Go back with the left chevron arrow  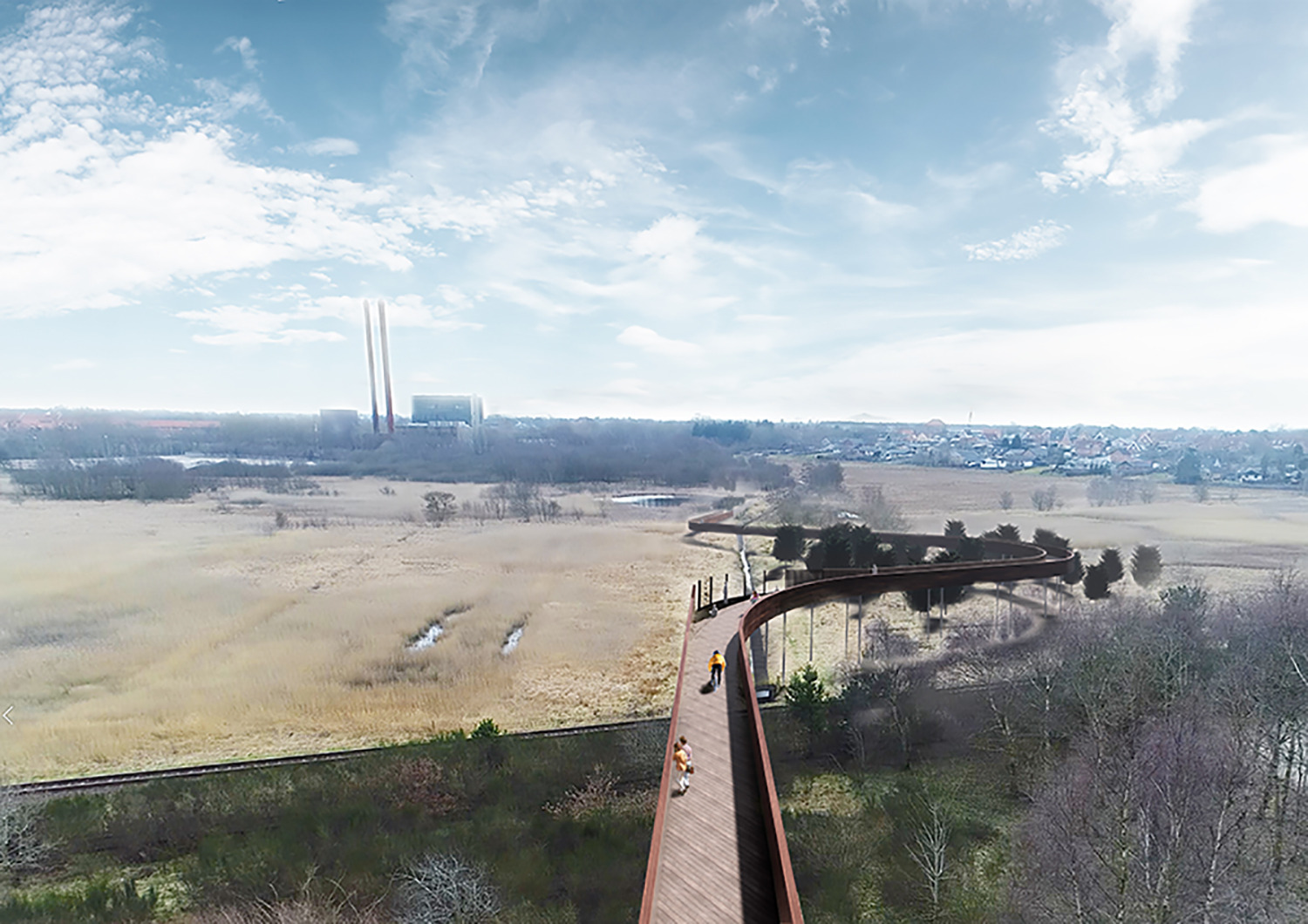pos(8,717)
